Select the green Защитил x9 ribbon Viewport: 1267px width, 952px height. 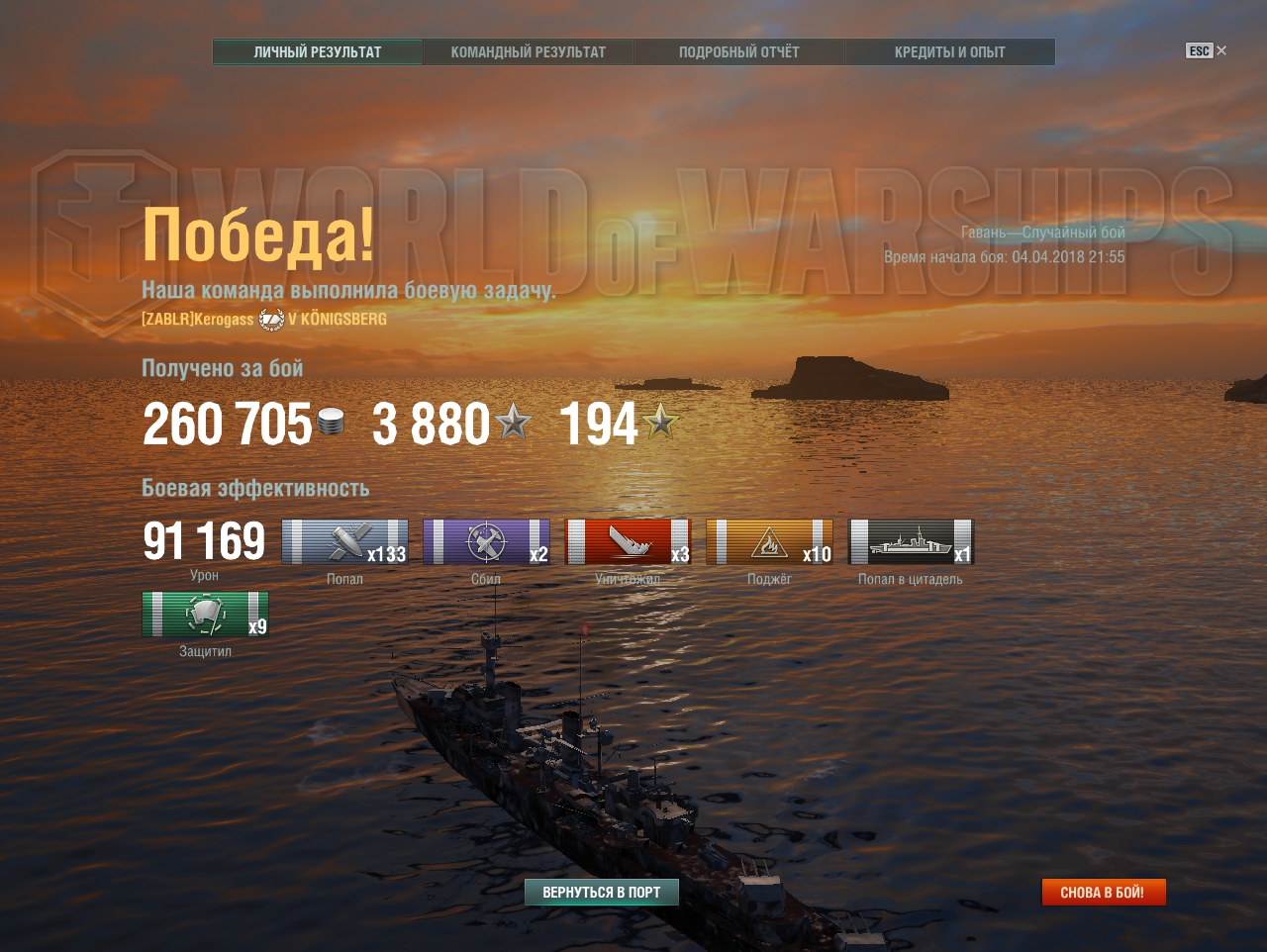[x=205, y=615]
